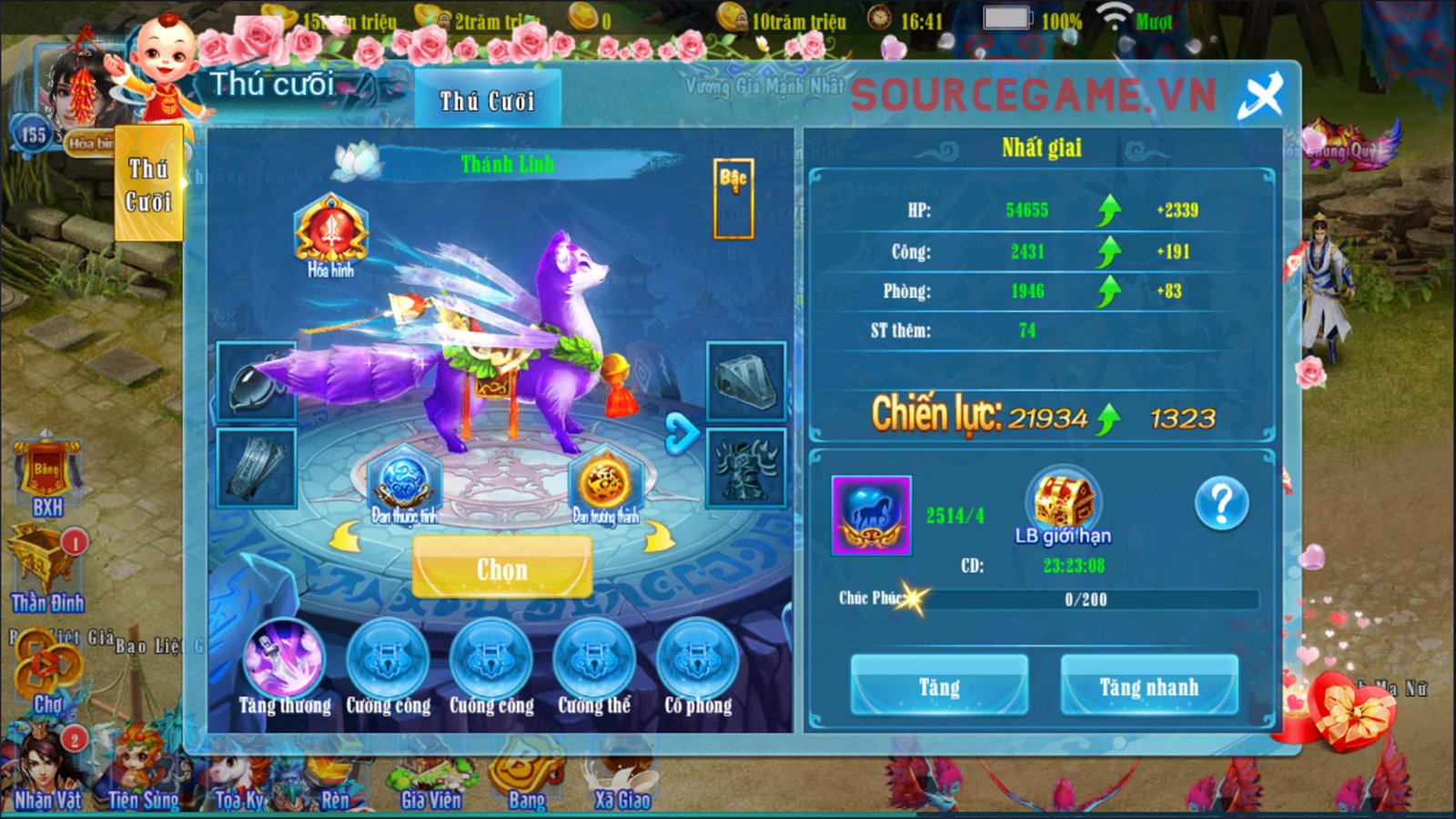Show previous mount with left yellow arrow
Screen dimensions: 1456x819
click(345, 539)
